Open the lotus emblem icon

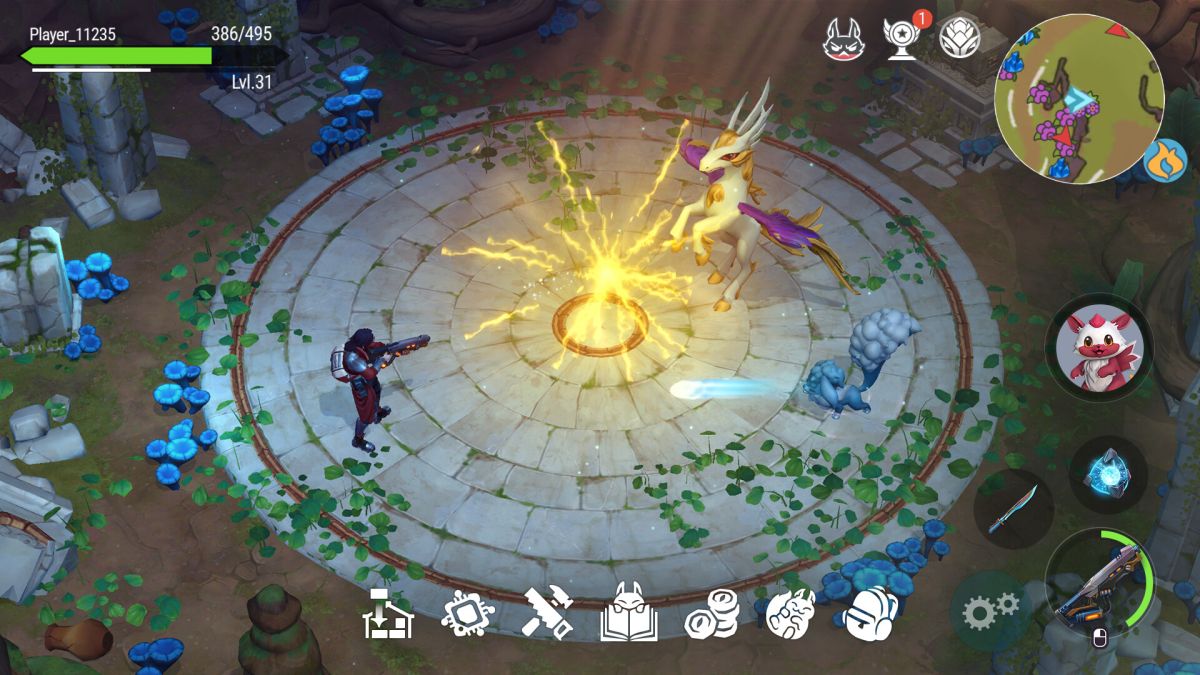point(960,39)
